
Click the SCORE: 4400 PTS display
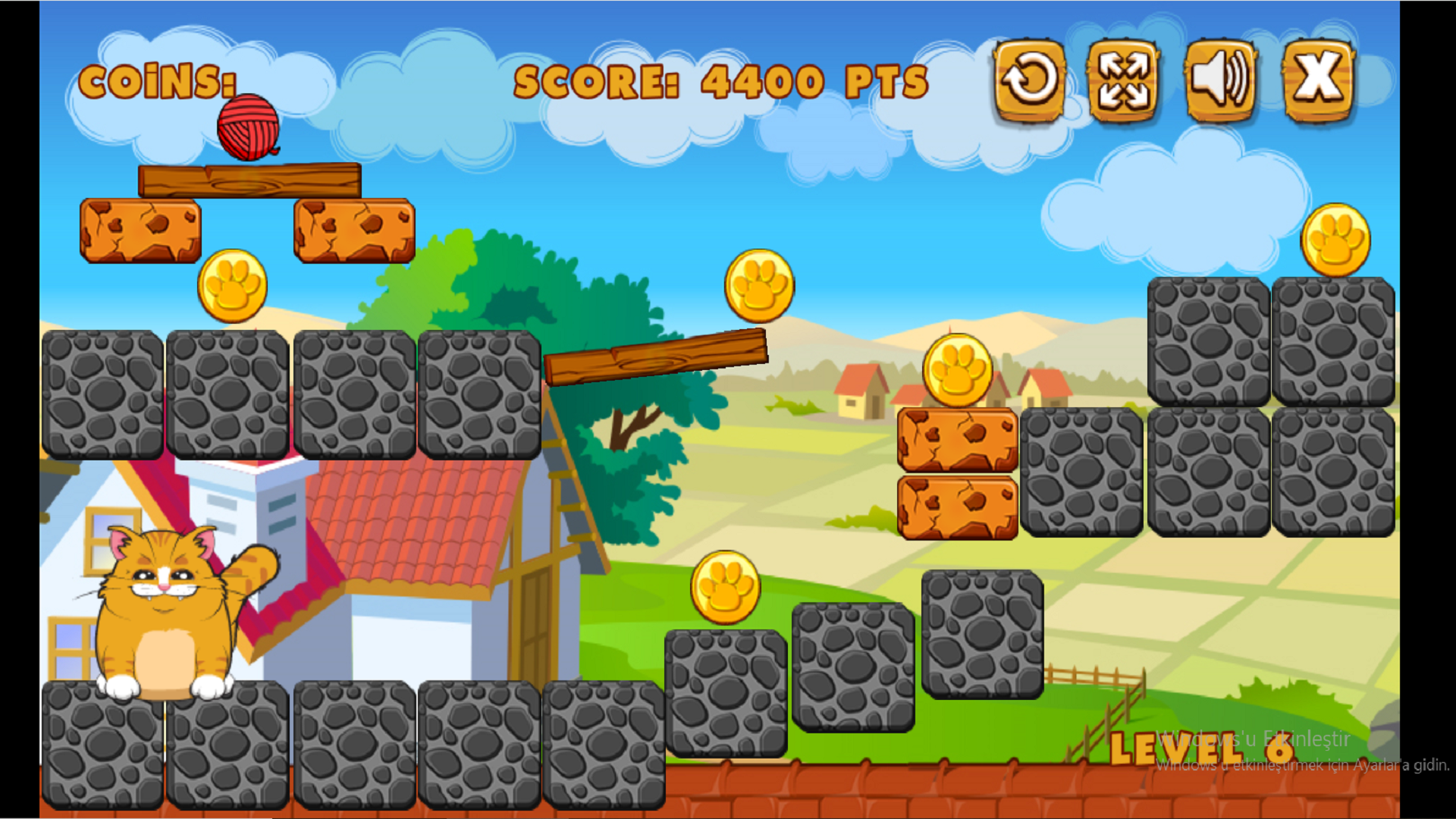point(720,80)
